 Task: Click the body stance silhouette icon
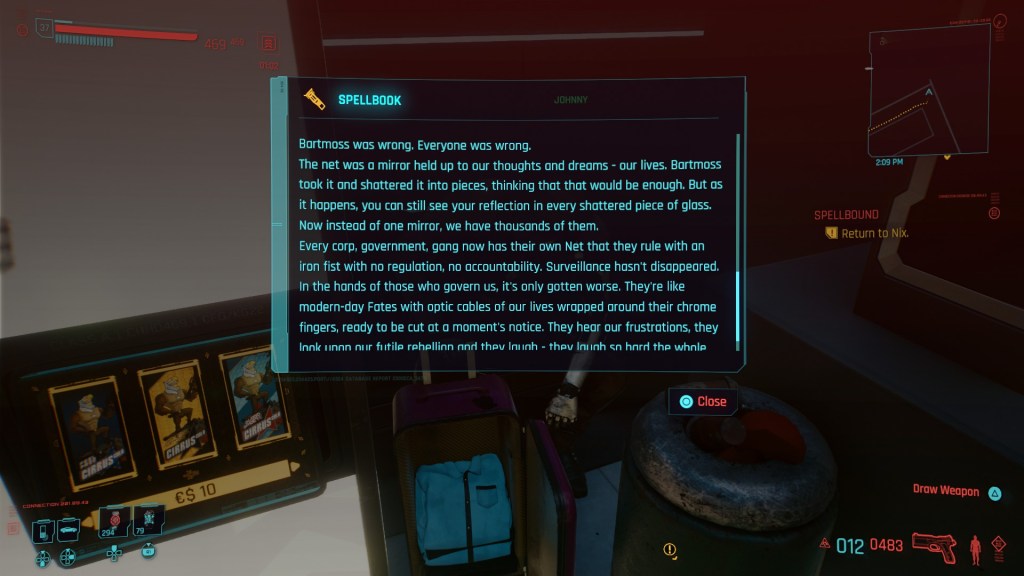click(x=975, y=547)
